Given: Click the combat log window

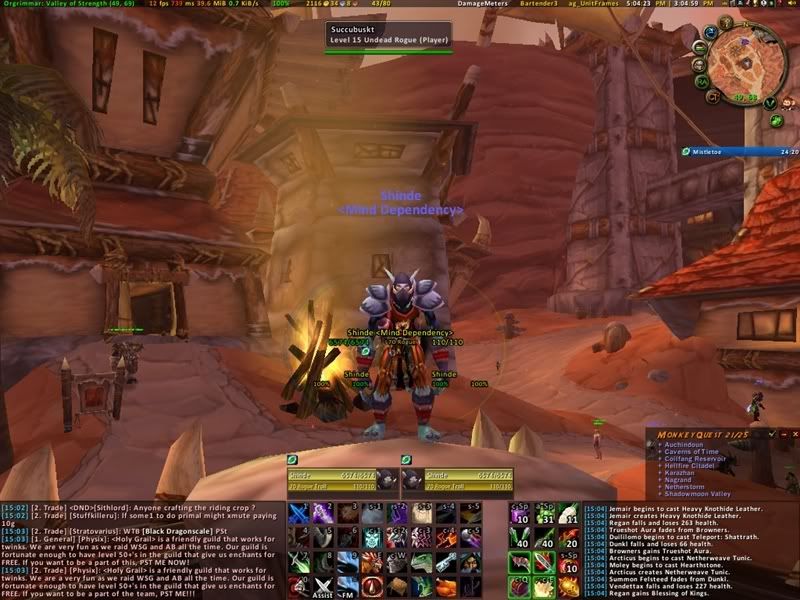Looking at the screenshot, I should point(689,550).
